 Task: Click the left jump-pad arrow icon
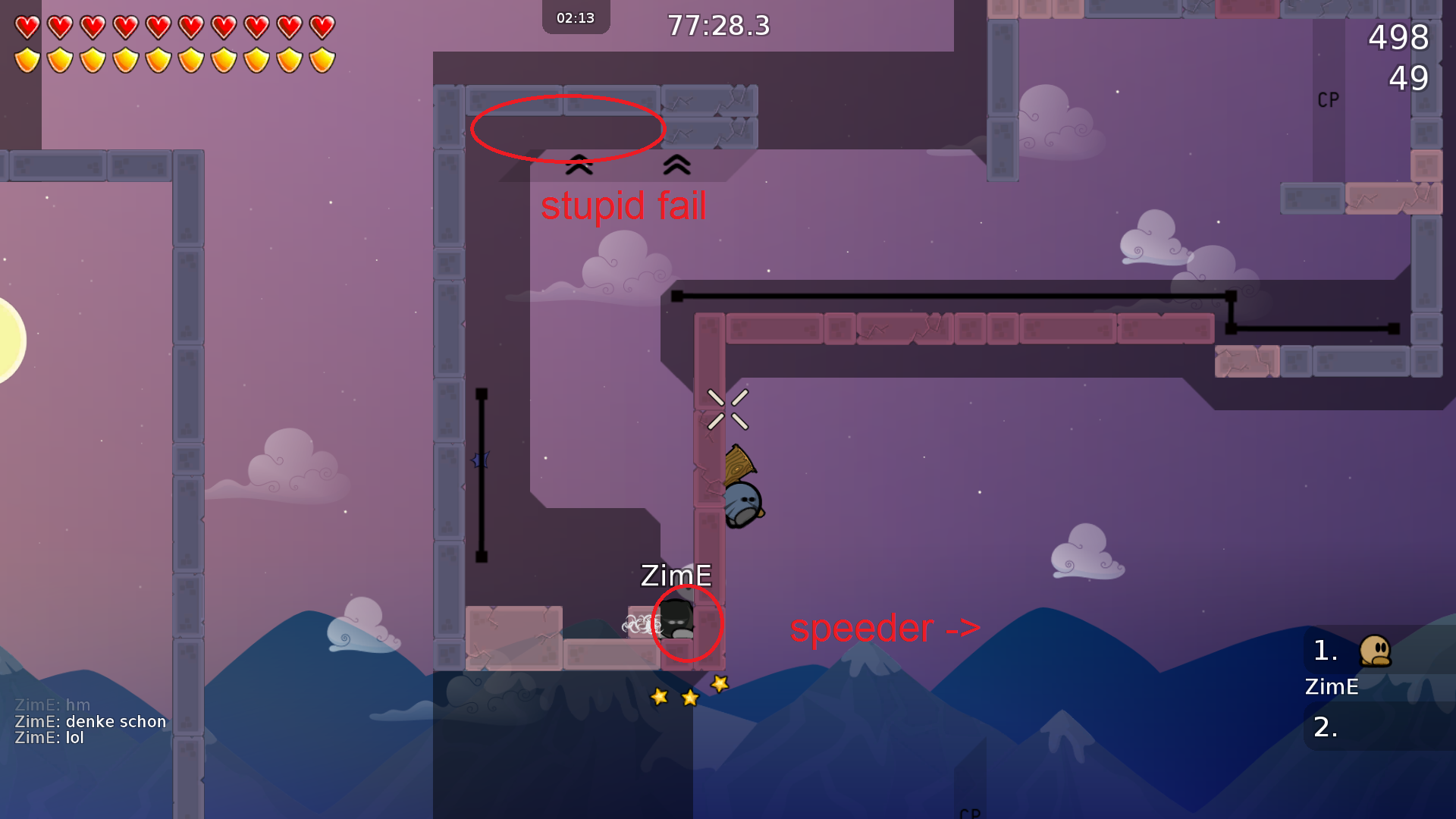pos(580,165)
